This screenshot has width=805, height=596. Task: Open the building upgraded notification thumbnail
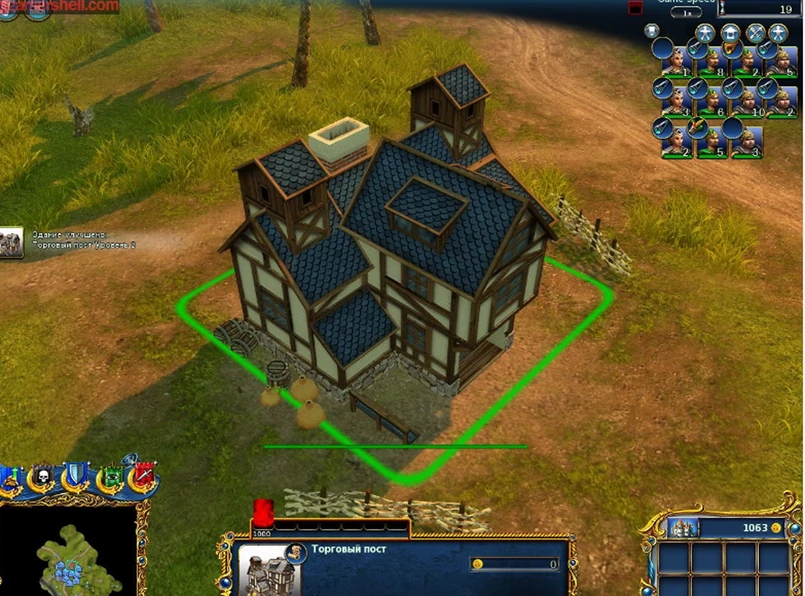pos(12,241)
